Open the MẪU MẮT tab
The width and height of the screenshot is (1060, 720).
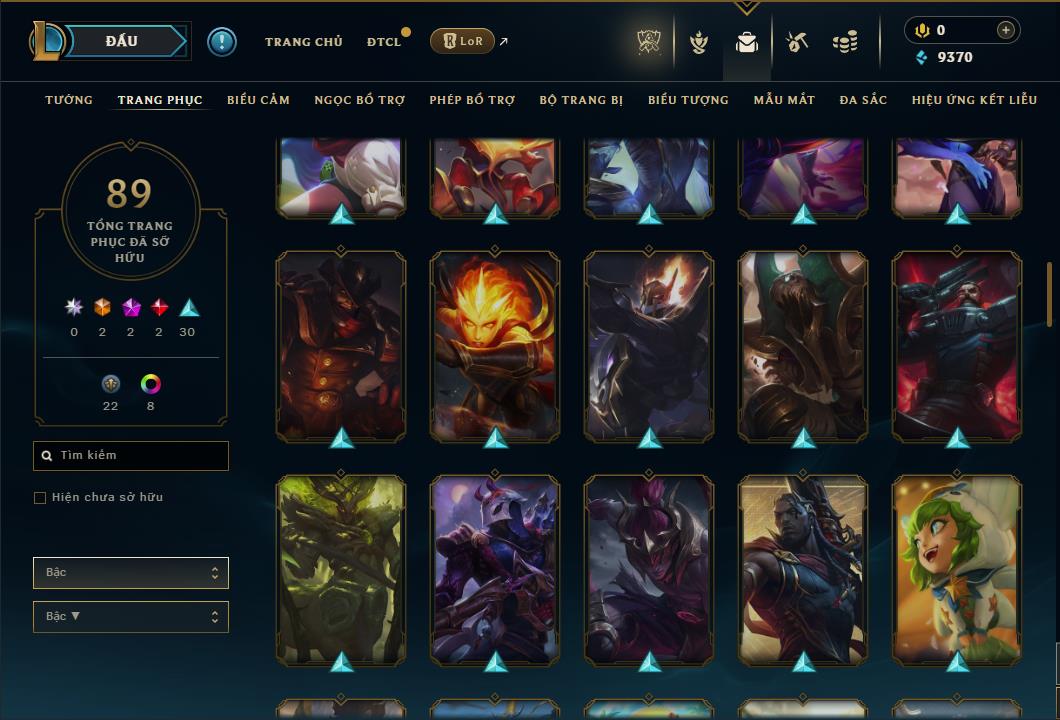784,100
